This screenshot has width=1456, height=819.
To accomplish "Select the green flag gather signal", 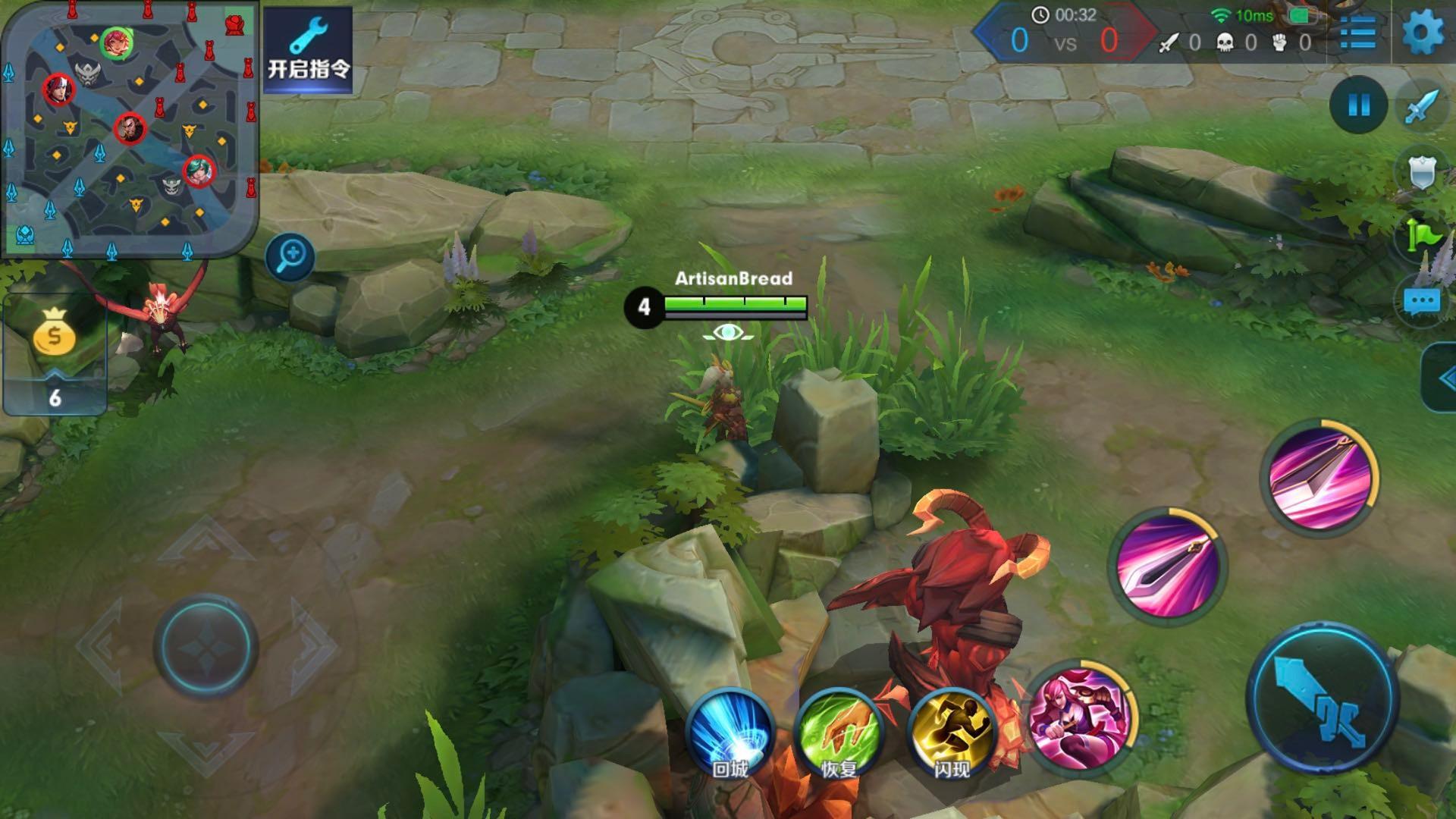I will 1423,235.
